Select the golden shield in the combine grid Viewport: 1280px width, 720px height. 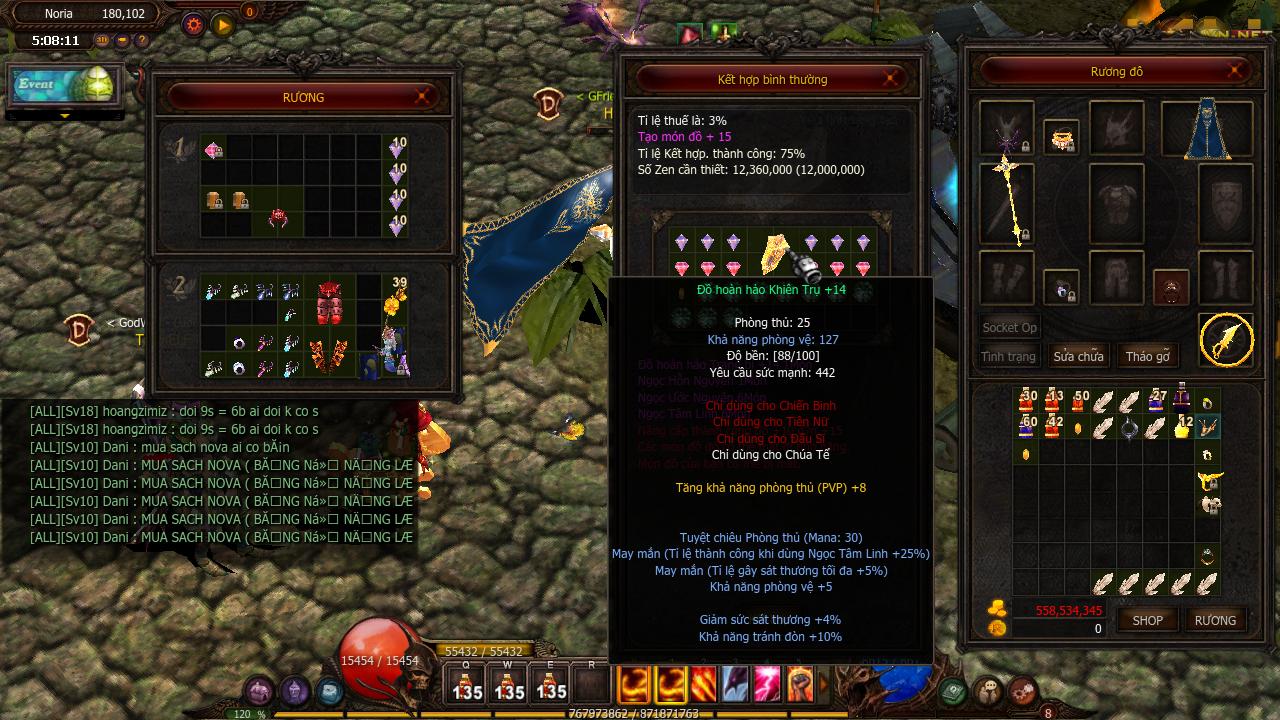coord(776,253)
